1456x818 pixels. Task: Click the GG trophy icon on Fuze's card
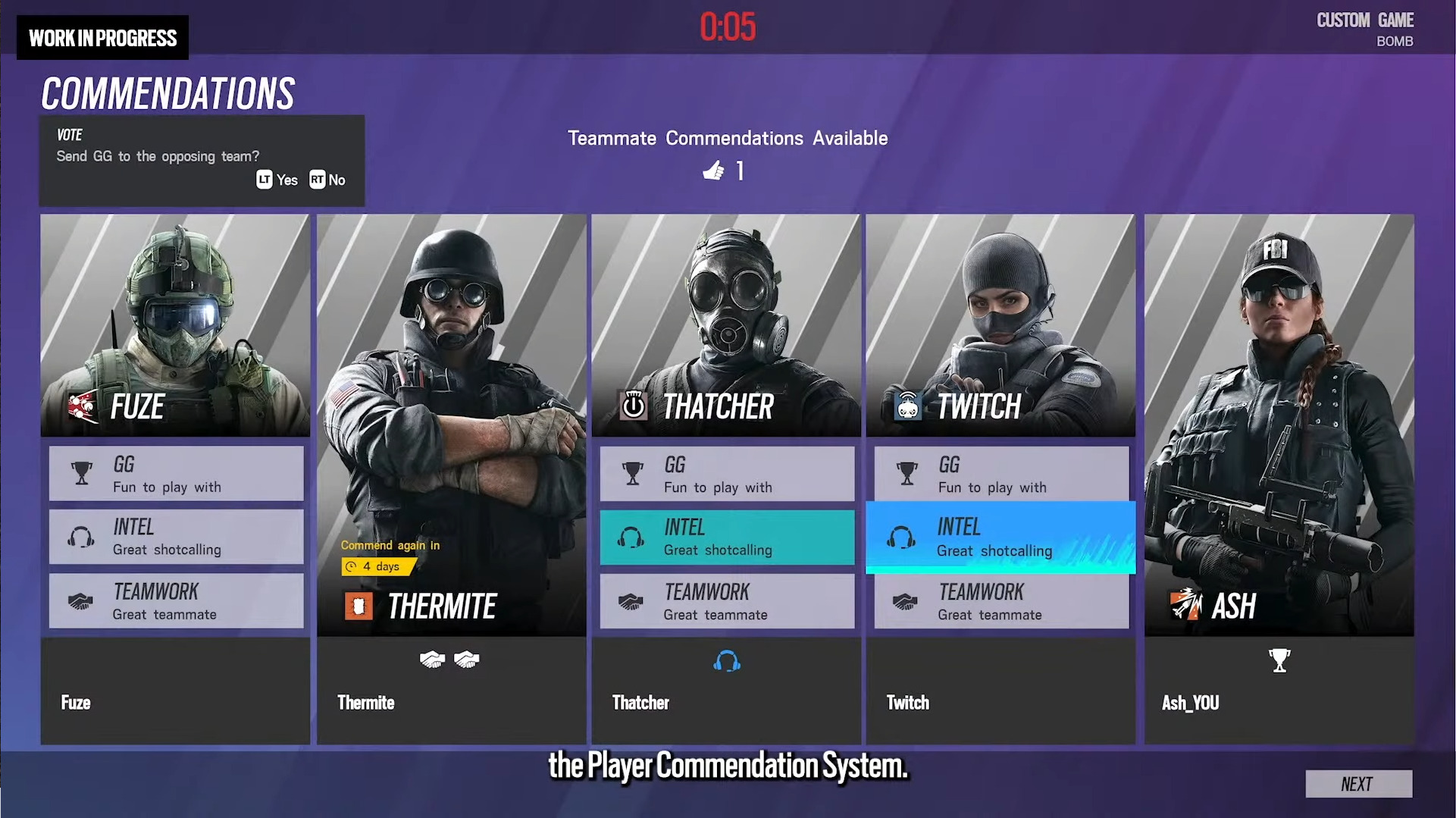coord(82,472)
